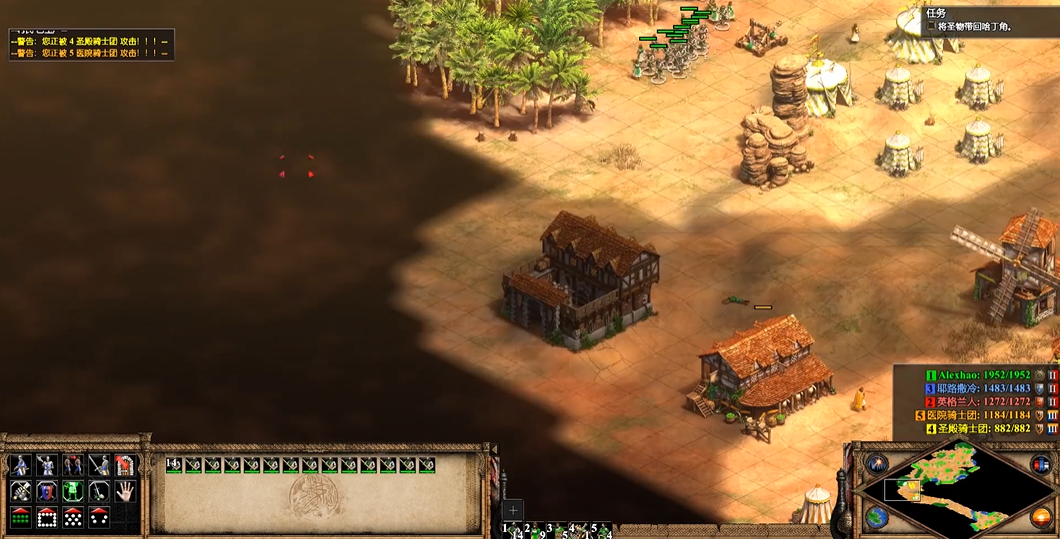Select control group 1 with 14 units
The height and width of the screenshot is (539, 1060).
512,530
